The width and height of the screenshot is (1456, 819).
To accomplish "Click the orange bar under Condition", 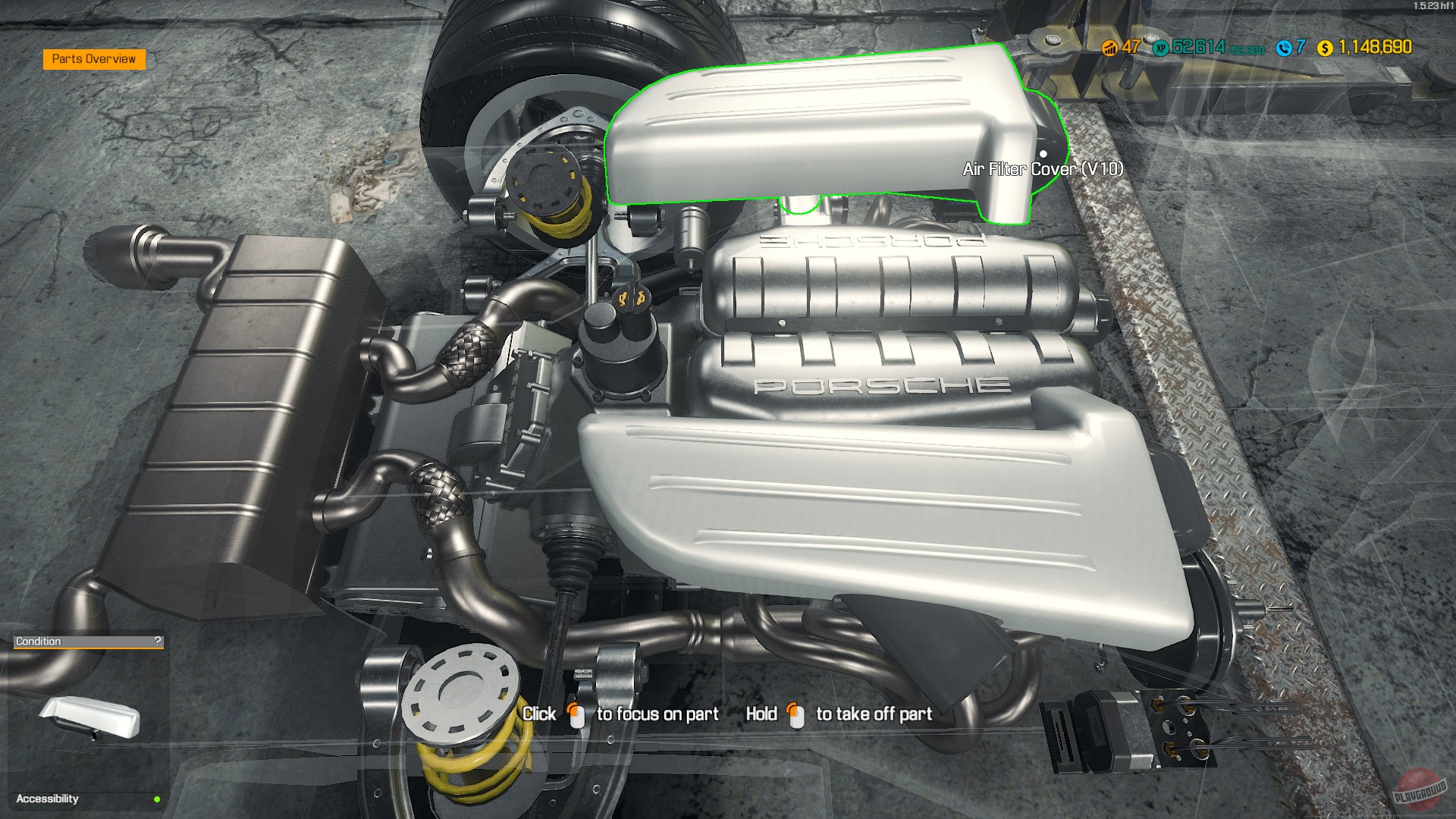I will tap(87, 647).
